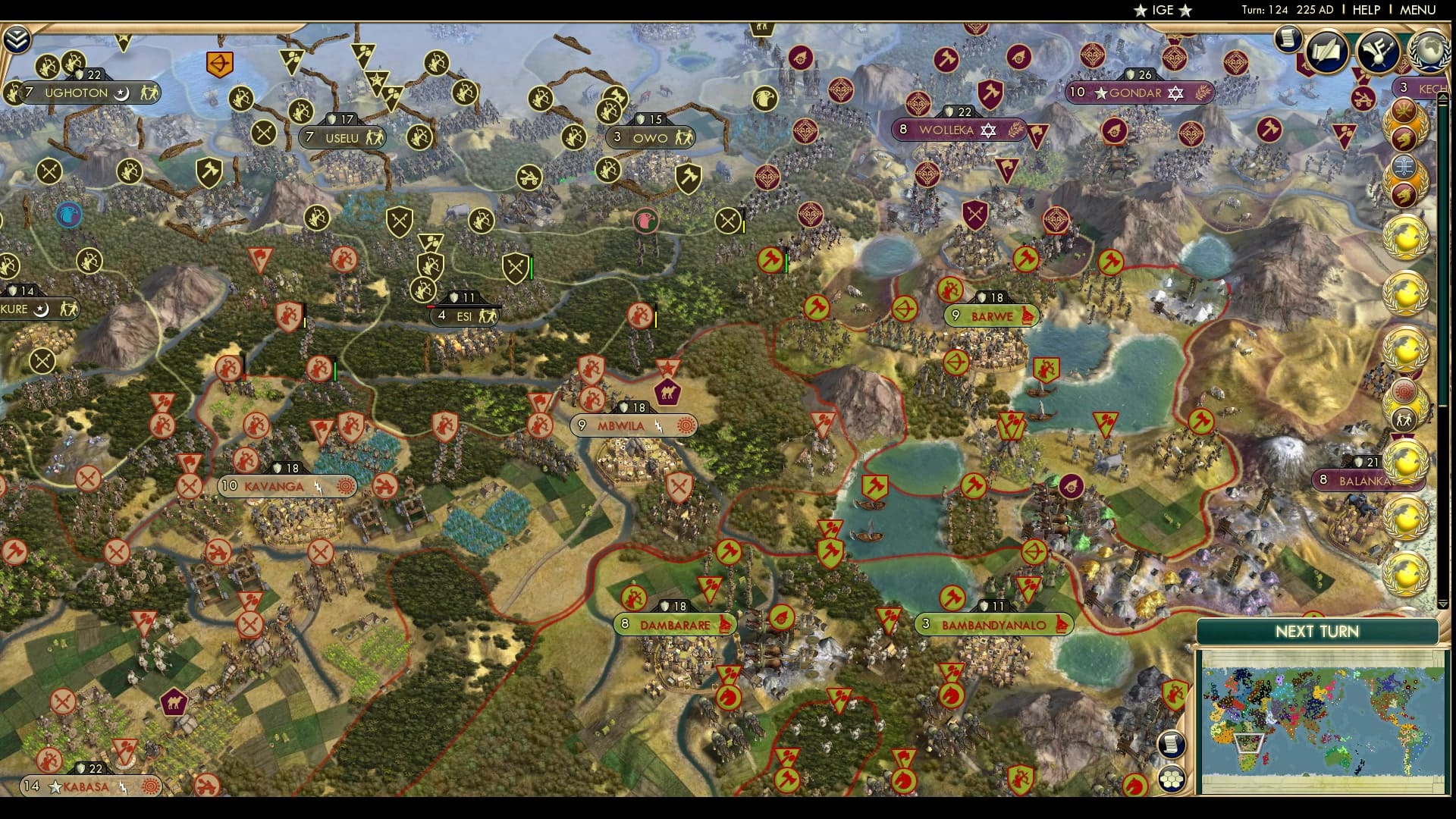This screenshot has width=1456, height=819.
Task: Open the small scroll dropdown at top right
Action: pyautogui.click(x=1287, y=38)
